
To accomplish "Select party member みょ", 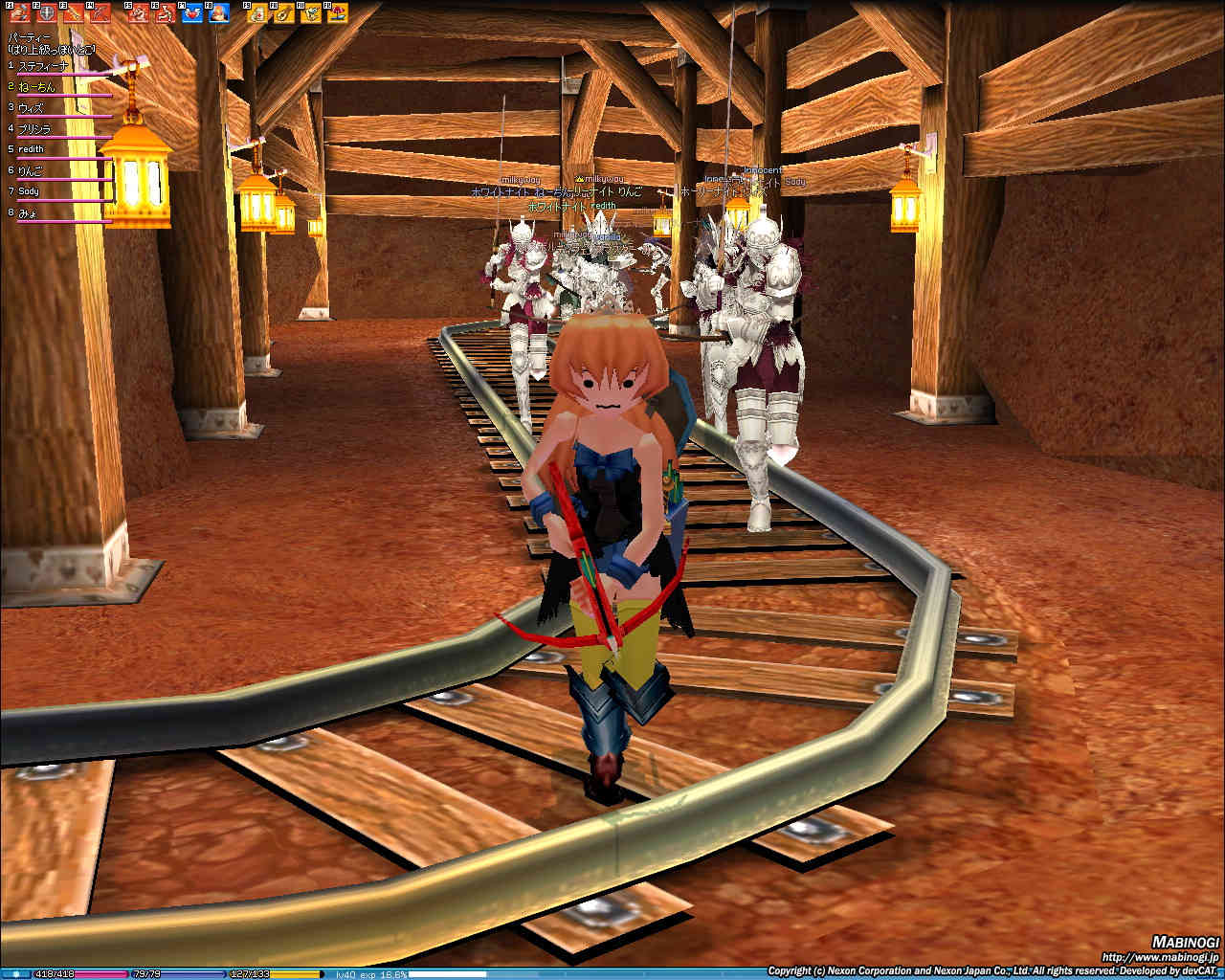I will click(27, 212).
